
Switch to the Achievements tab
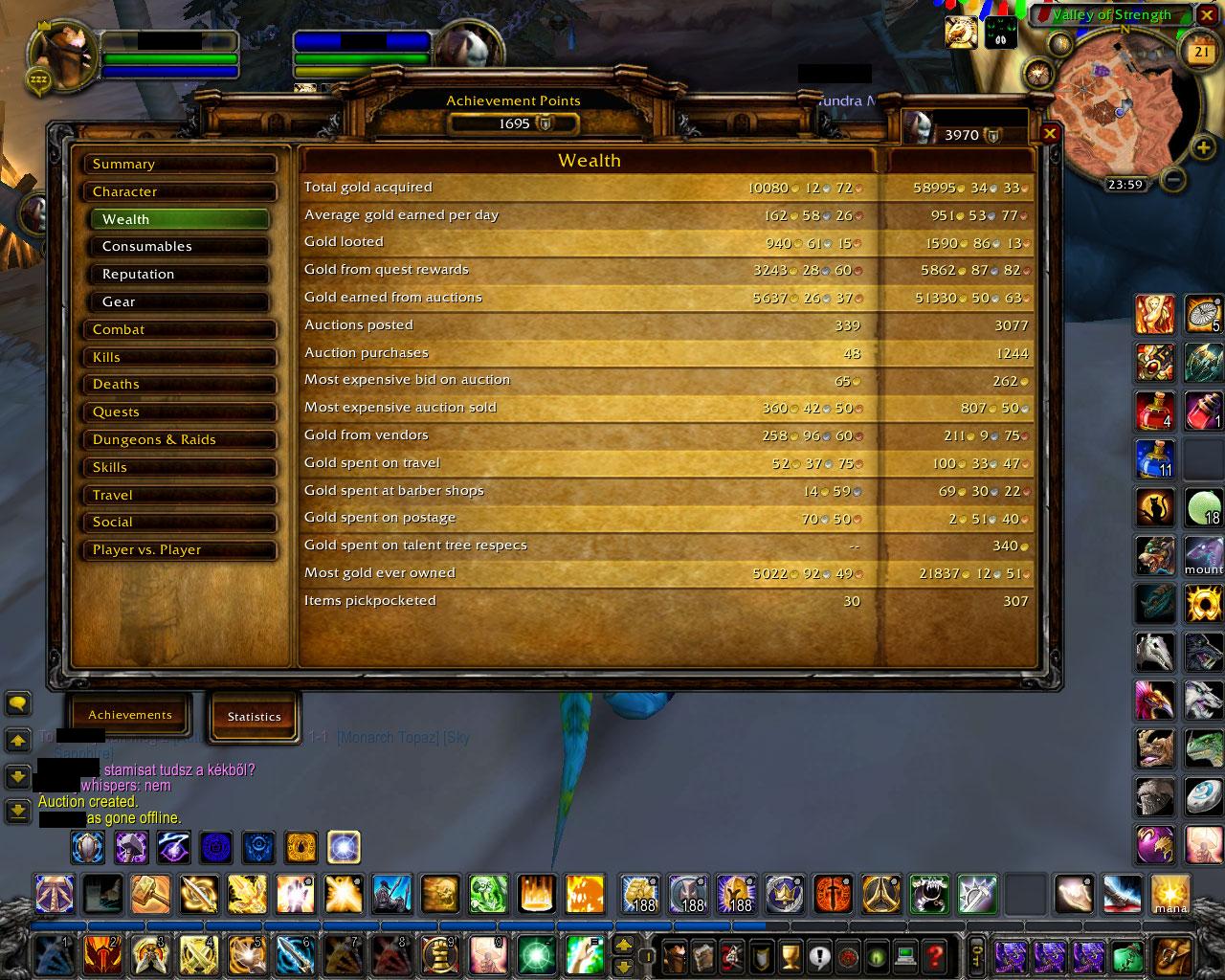pos(130,715)
